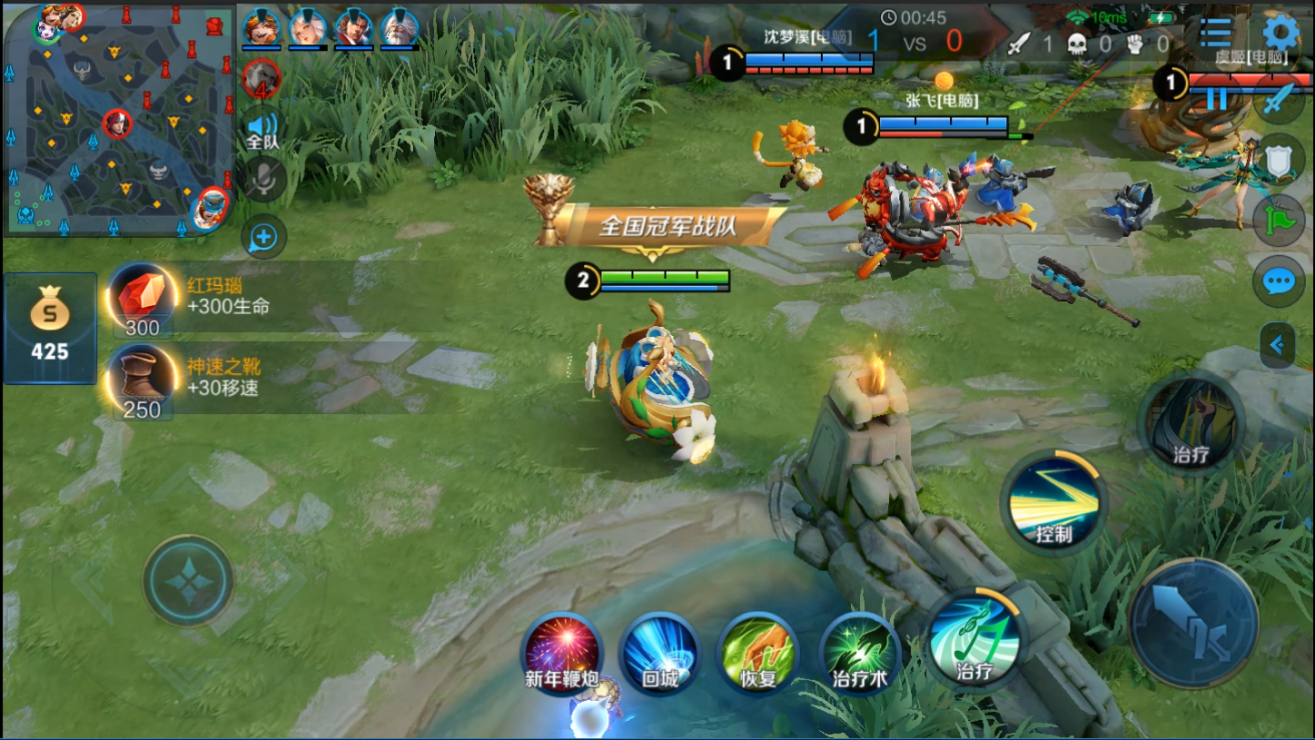
Task: Activate the 恢复 restore ability
Action: coord(758,651)
